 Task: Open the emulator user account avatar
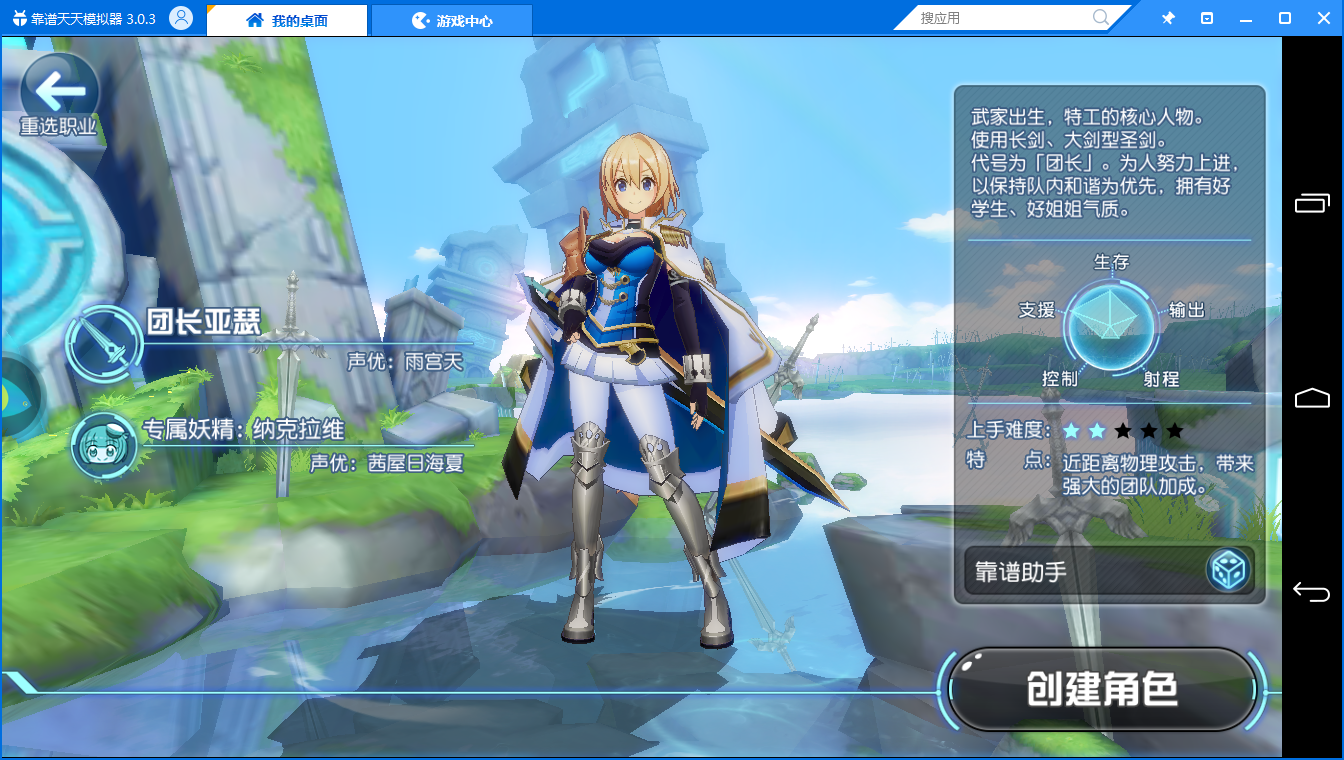click(x=181, y=18)
